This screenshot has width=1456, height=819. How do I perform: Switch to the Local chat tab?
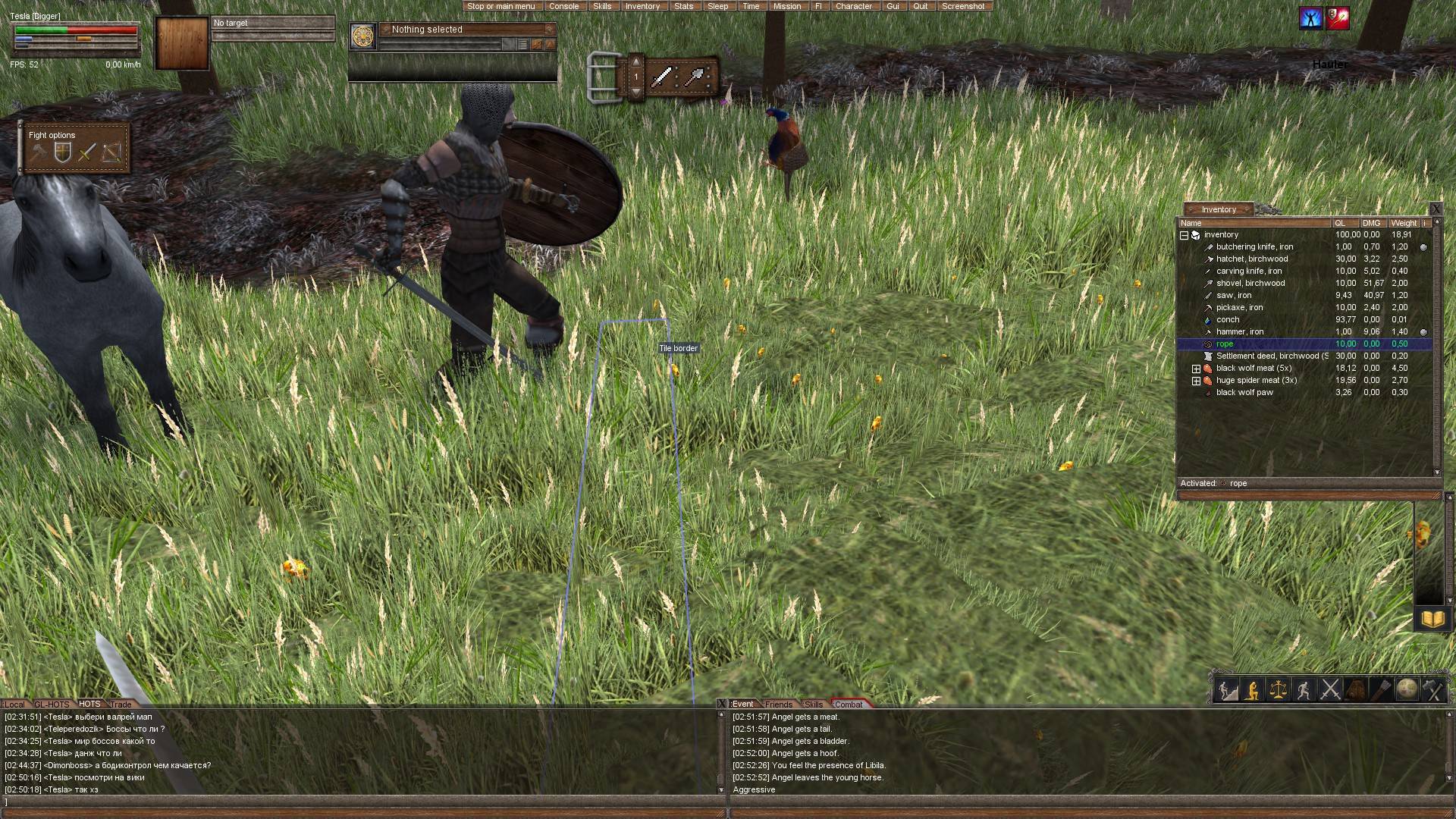[14, 704]
